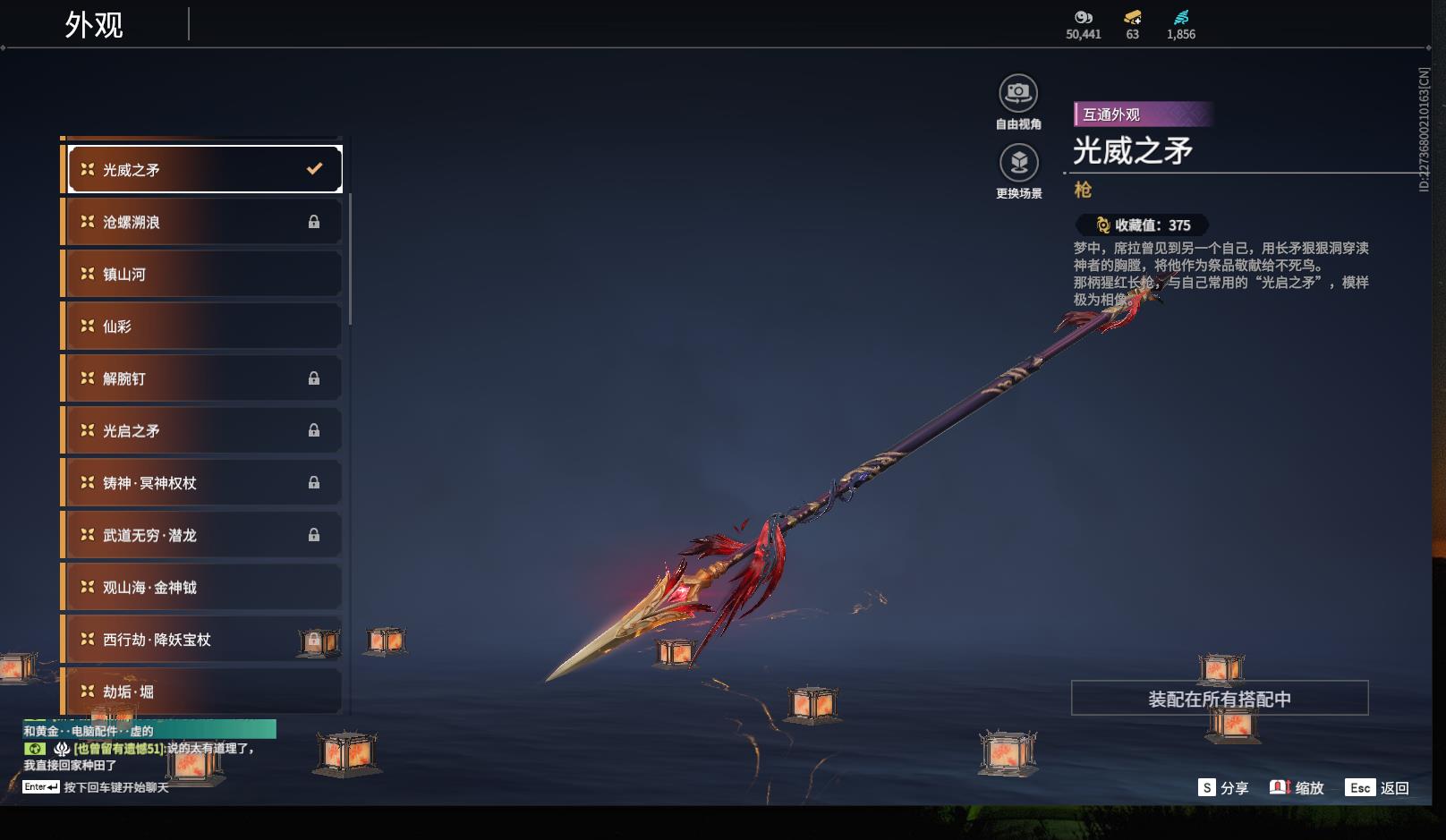Select the locked 解腕钉 entry
The image size is (1446, 840).
pos(202,378)
